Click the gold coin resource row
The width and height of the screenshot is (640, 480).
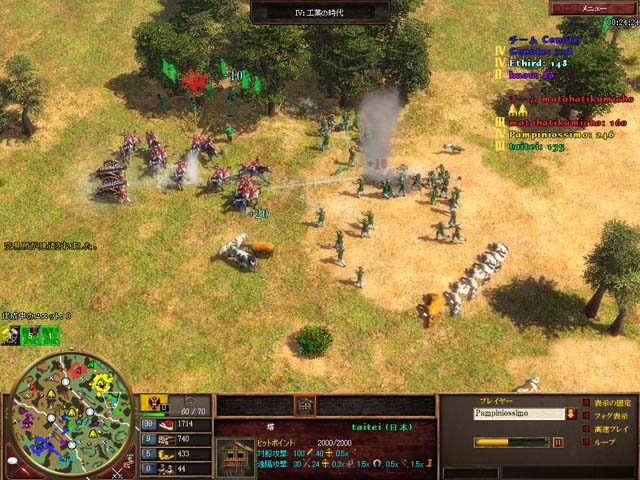coord(174,454)
